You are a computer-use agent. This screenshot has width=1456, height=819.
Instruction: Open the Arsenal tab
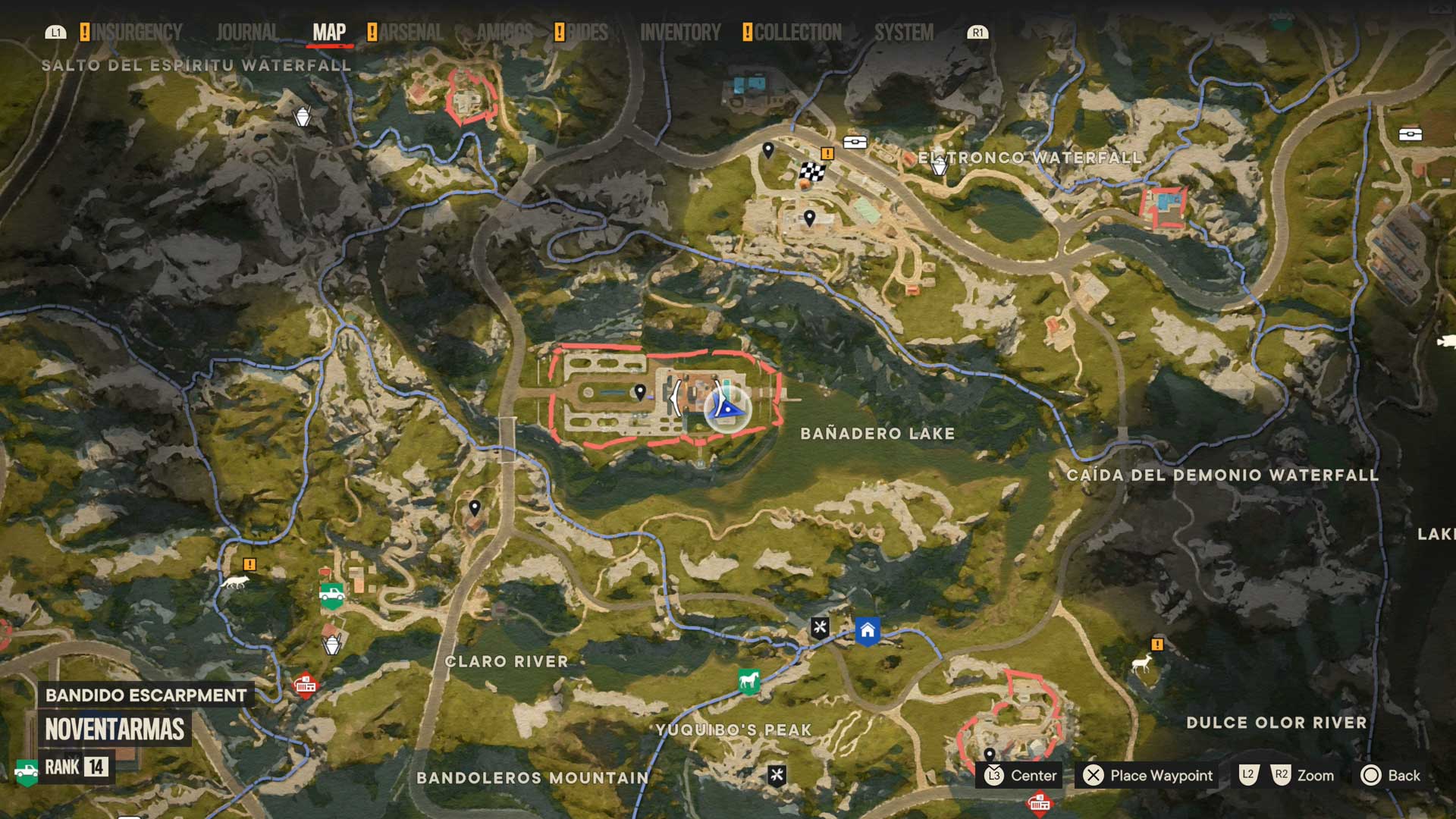click(410, 33)
